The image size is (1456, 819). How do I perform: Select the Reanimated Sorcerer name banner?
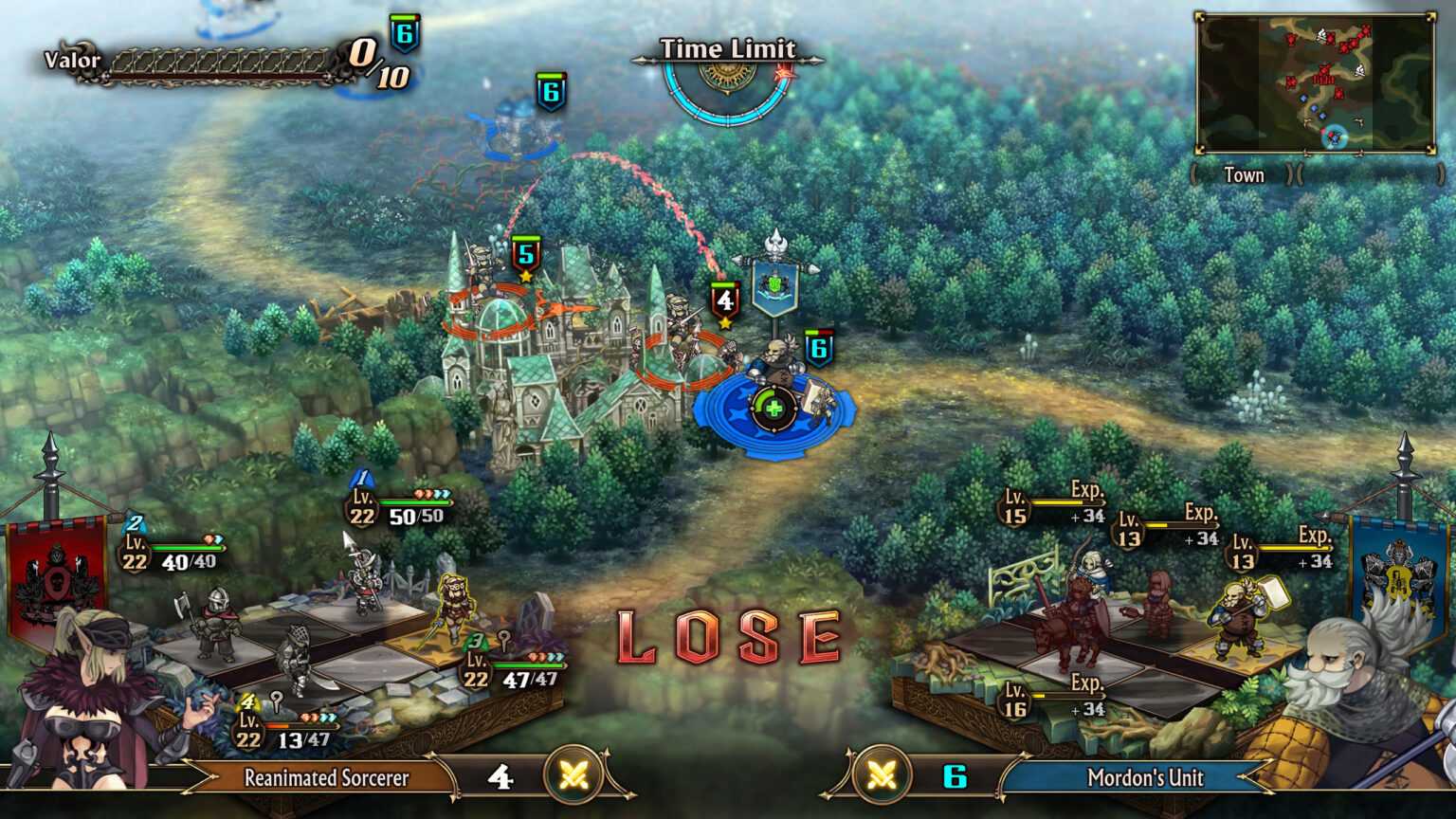pos(326,778)
